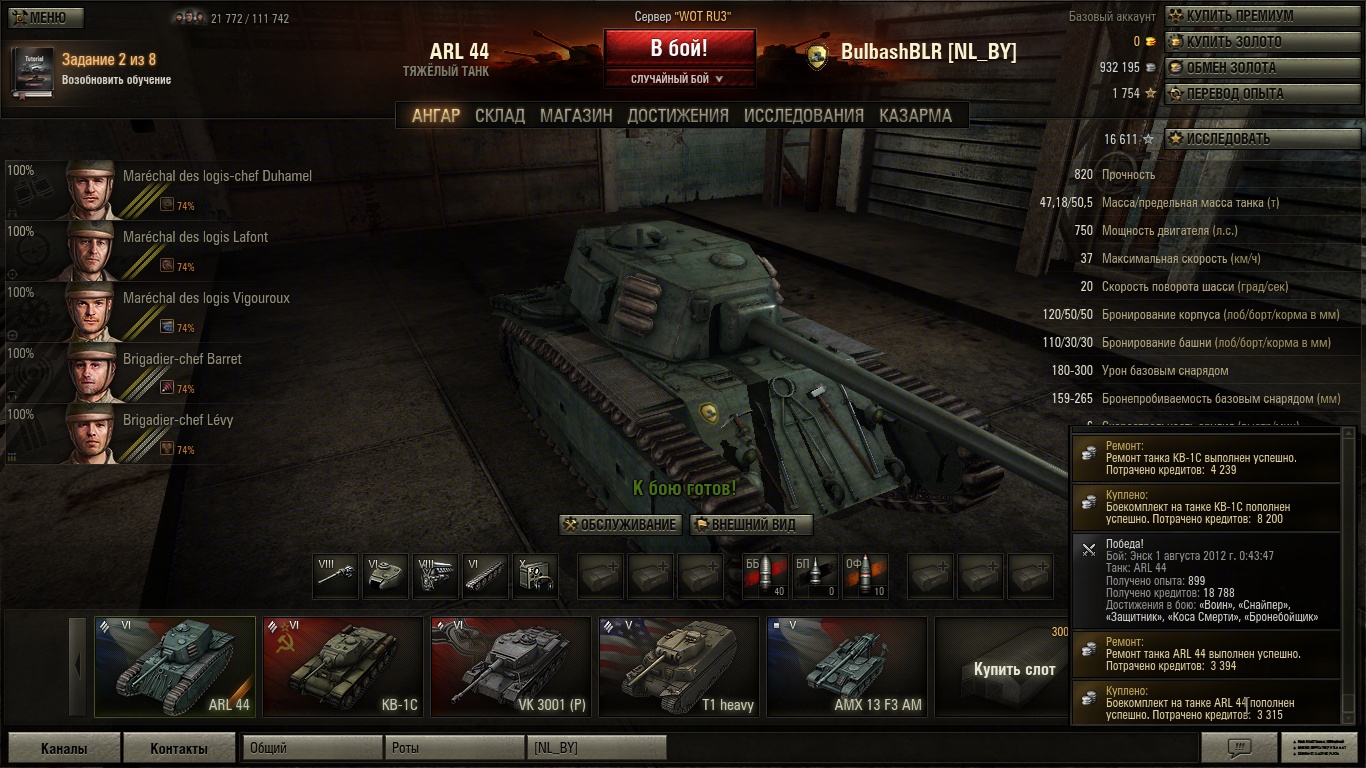Open the Достижения tab
Viewport: 1366px width, 768px height.
[x=678, y=115]
